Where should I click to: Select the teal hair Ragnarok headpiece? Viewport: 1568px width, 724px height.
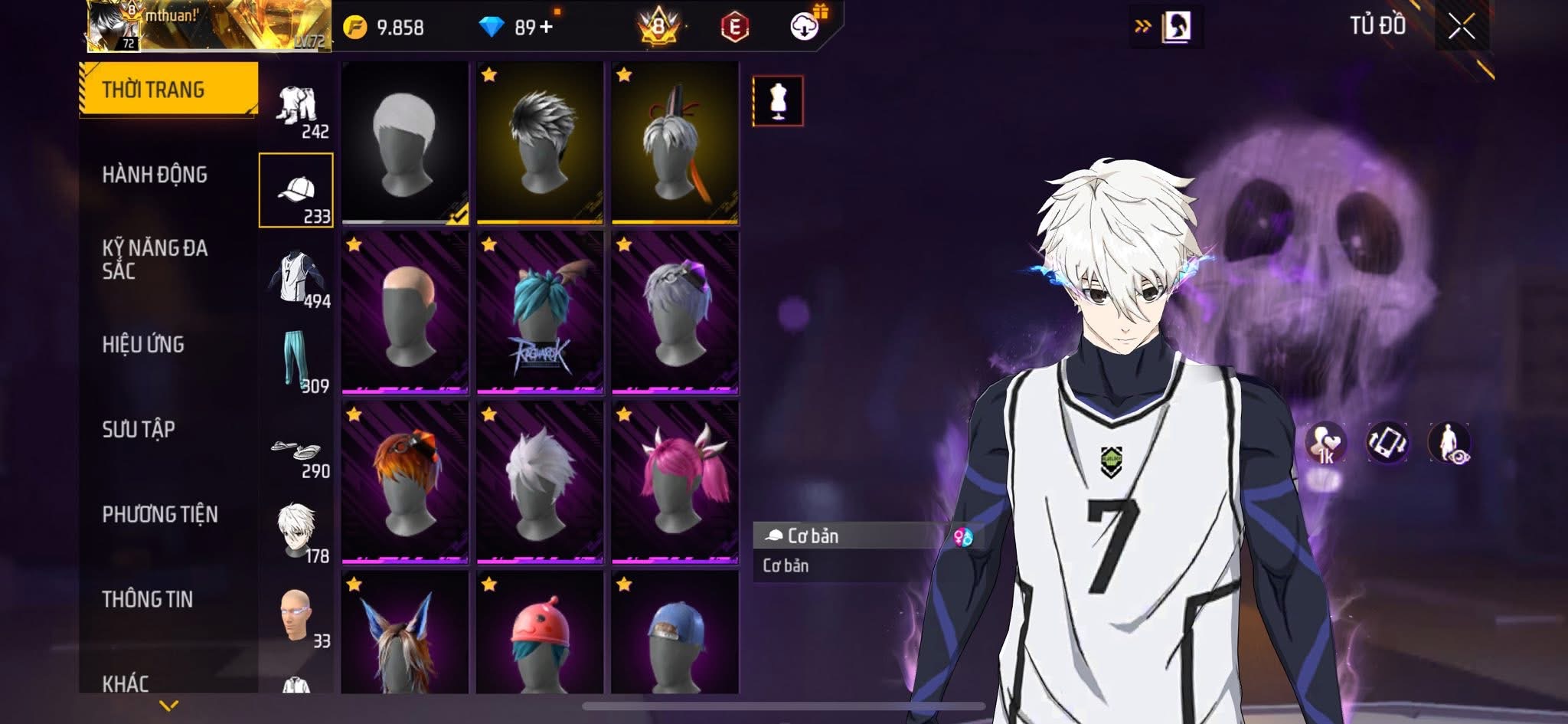[540, 311]
